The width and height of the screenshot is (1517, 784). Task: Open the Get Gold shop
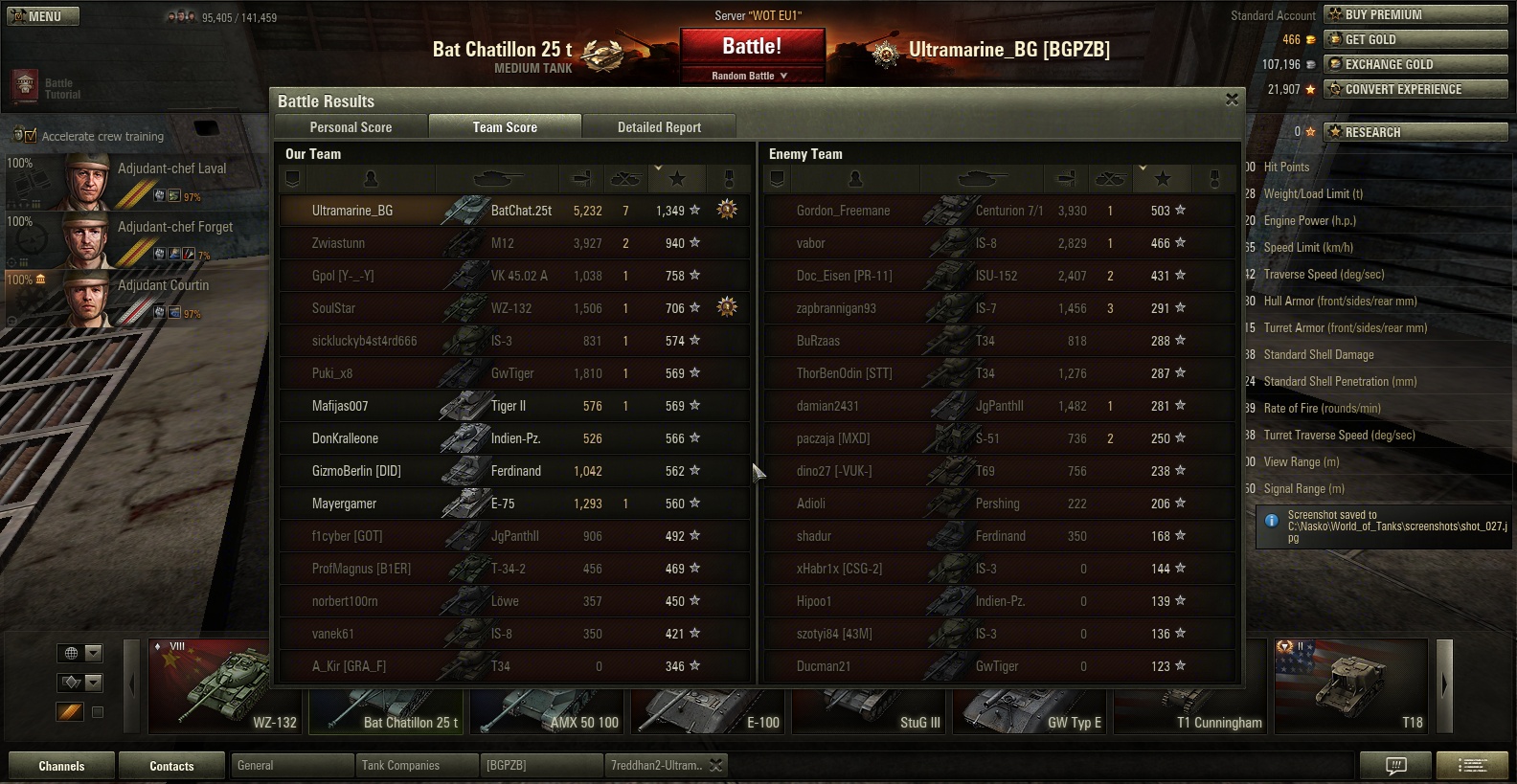tap(1415, 39)
